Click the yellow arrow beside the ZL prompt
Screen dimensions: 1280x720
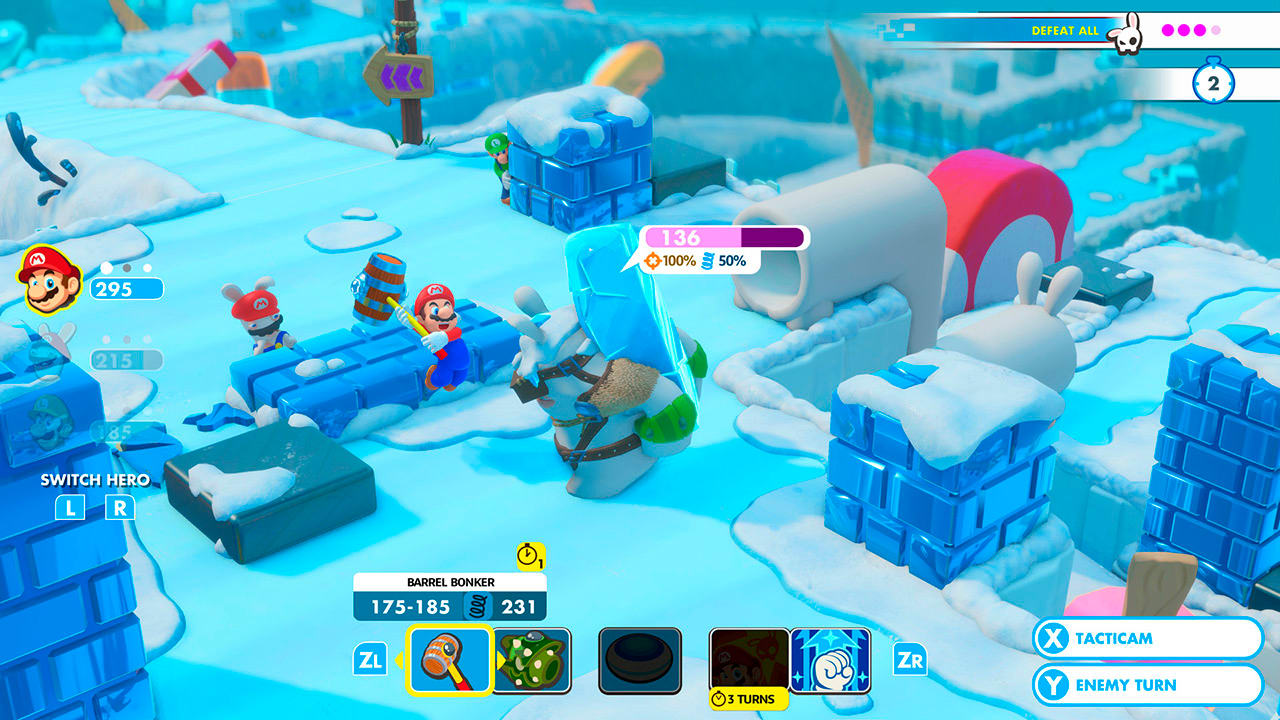click(x=400, y=660)
